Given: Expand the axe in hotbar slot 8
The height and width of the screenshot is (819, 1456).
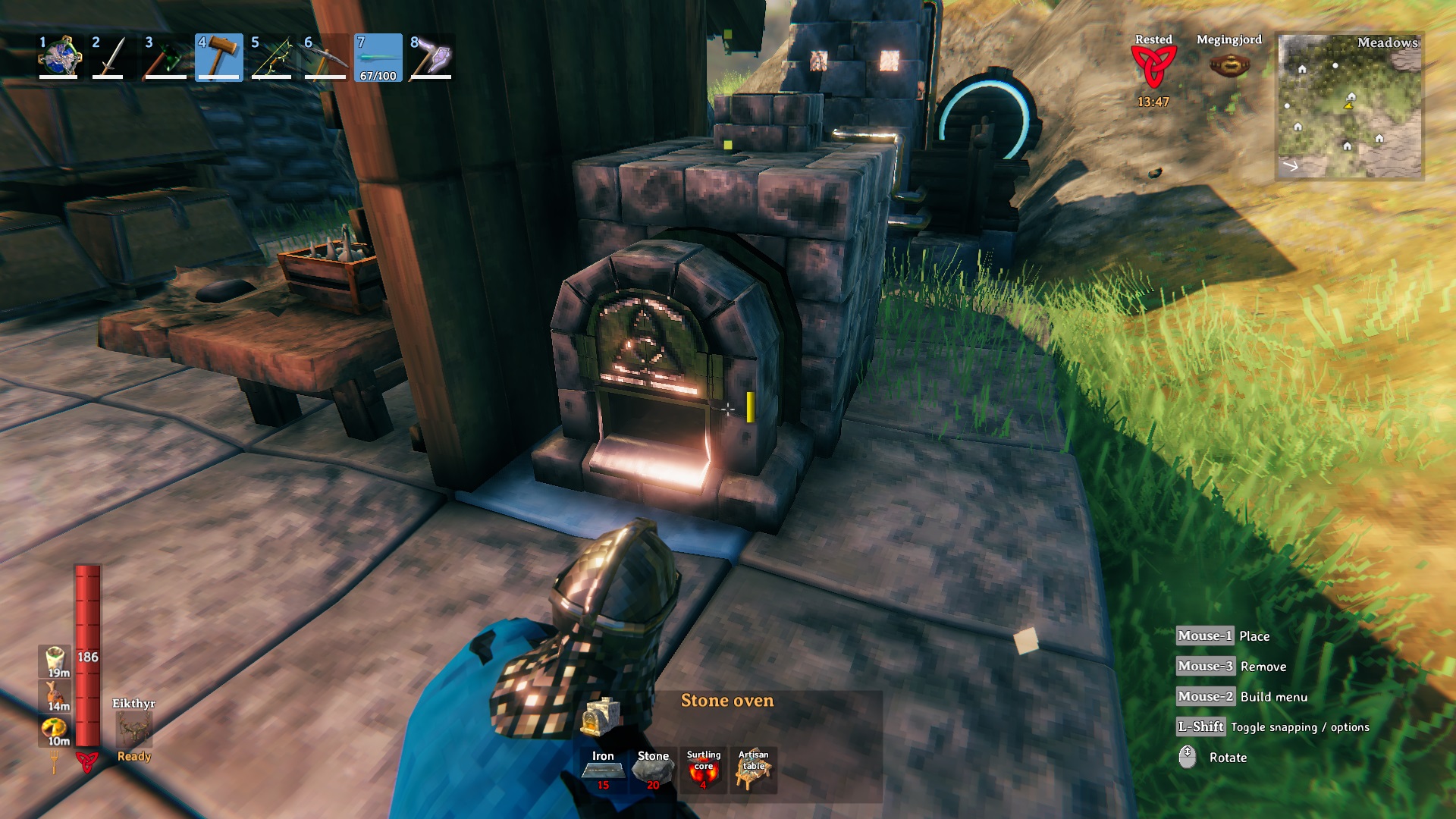Looking at the screenshot, I should 432,57.
